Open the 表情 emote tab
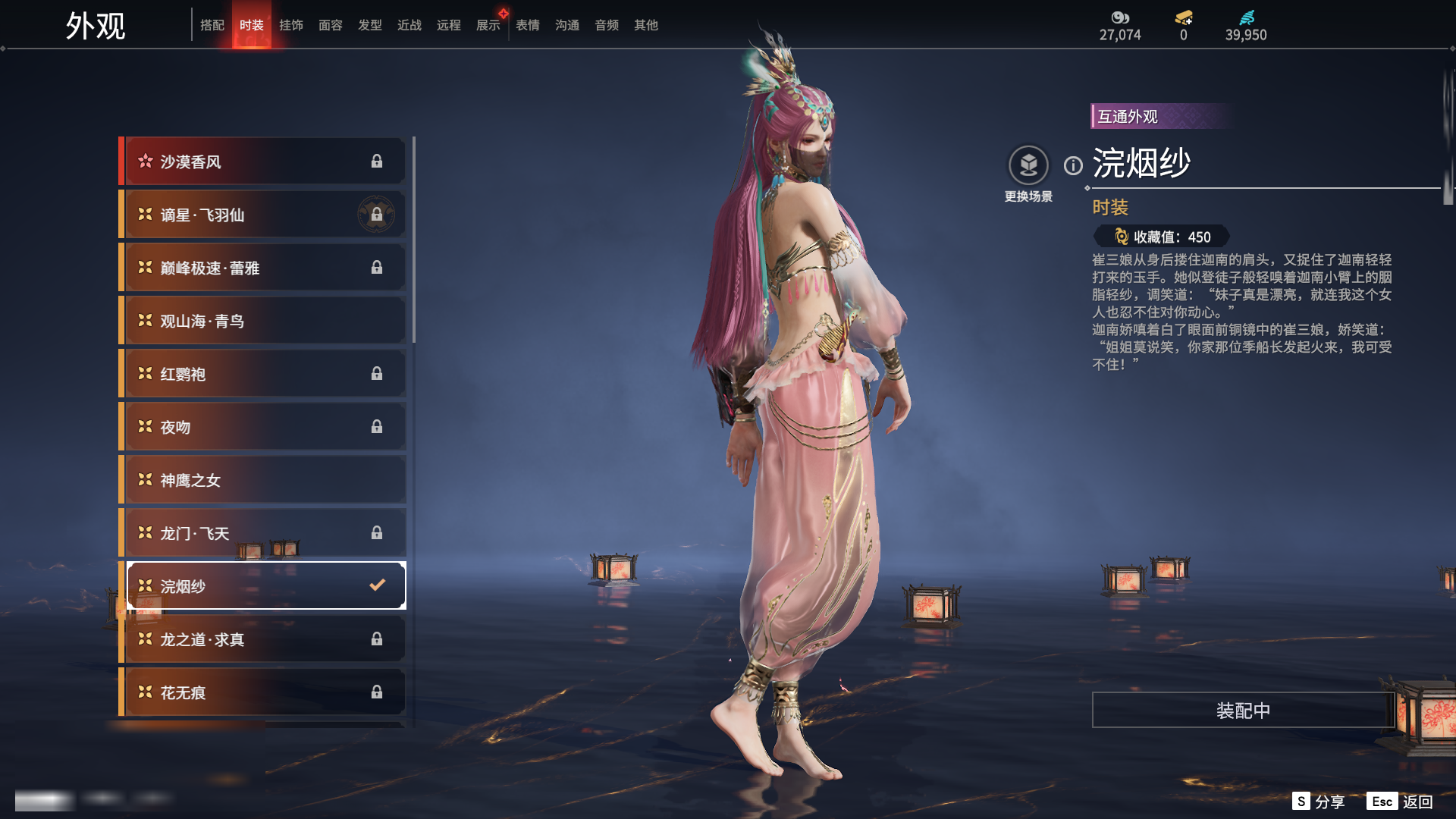 [528, 25]
